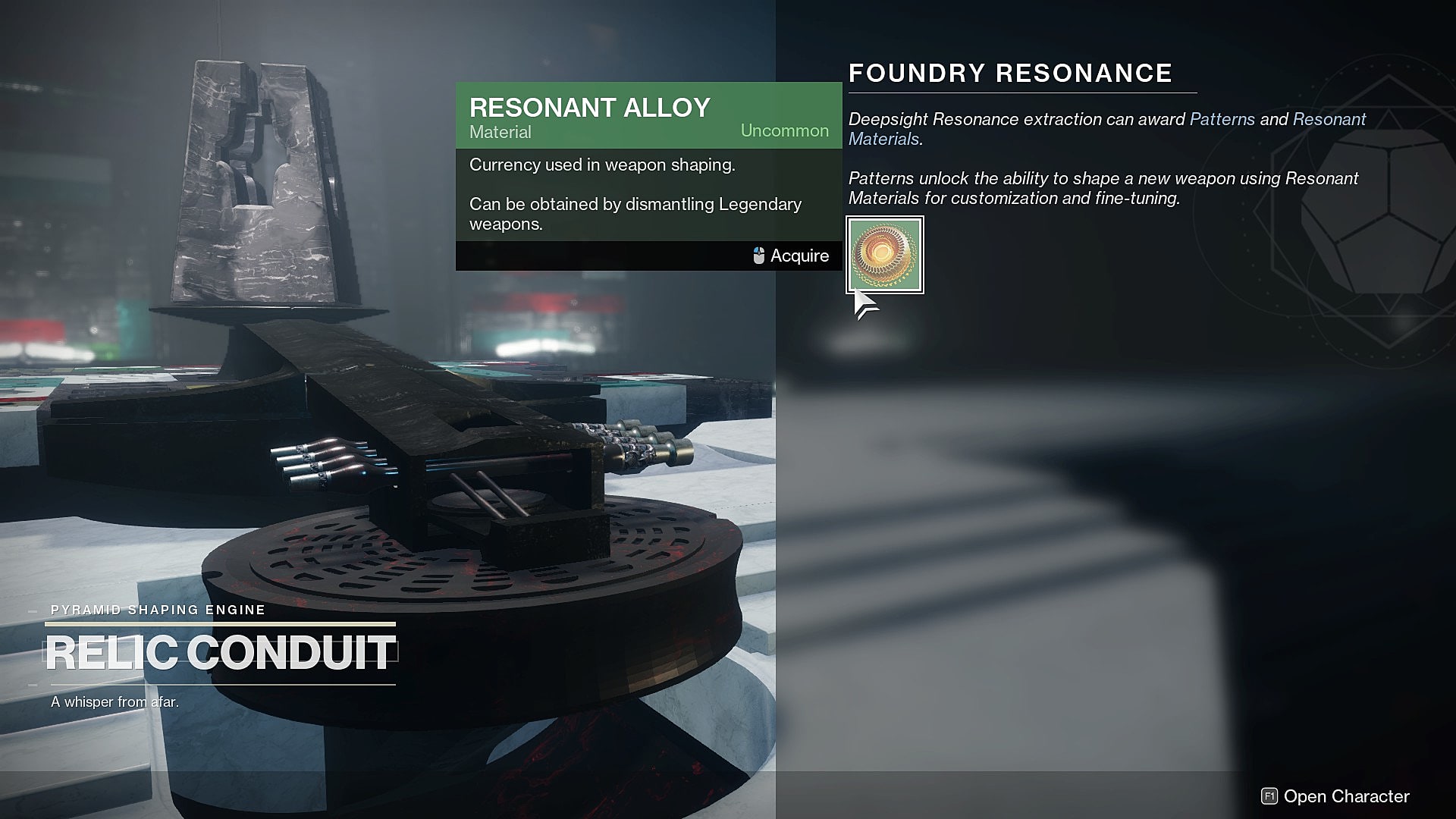Viewport: 1456px width, 819px height.
Task: Click the RELIC CONDUIT title
Action: tap(221, 651)
